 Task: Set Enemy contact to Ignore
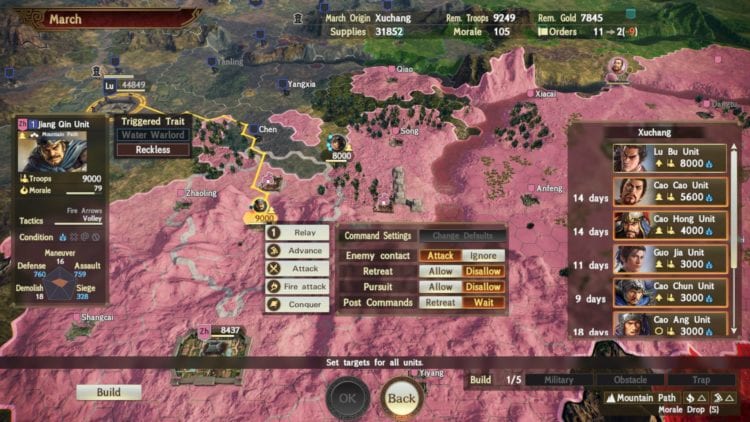pyautogui.click(x=484, y=255)
